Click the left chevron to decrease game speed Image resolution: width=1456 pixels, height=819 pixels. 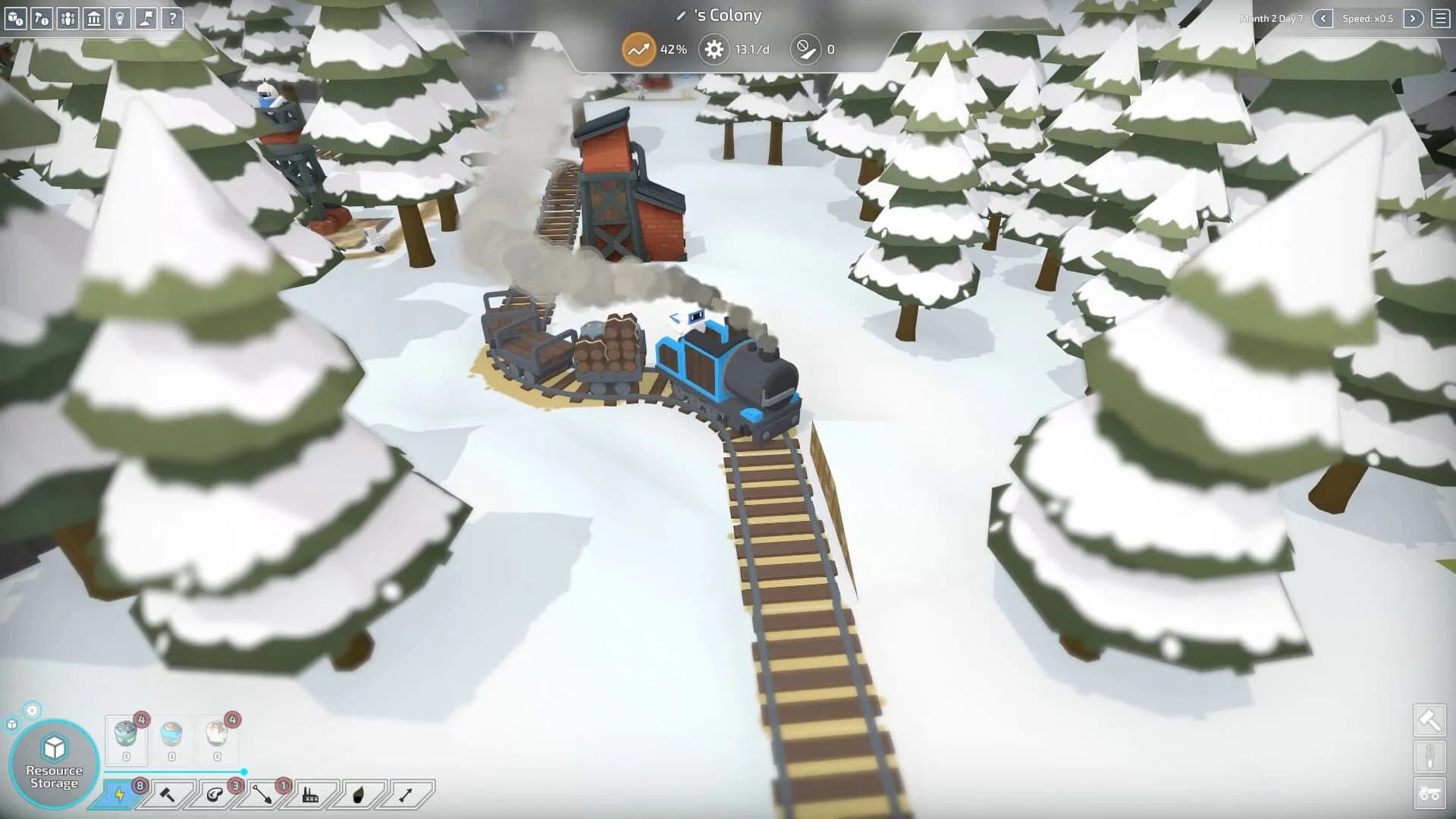point(1323,18)
